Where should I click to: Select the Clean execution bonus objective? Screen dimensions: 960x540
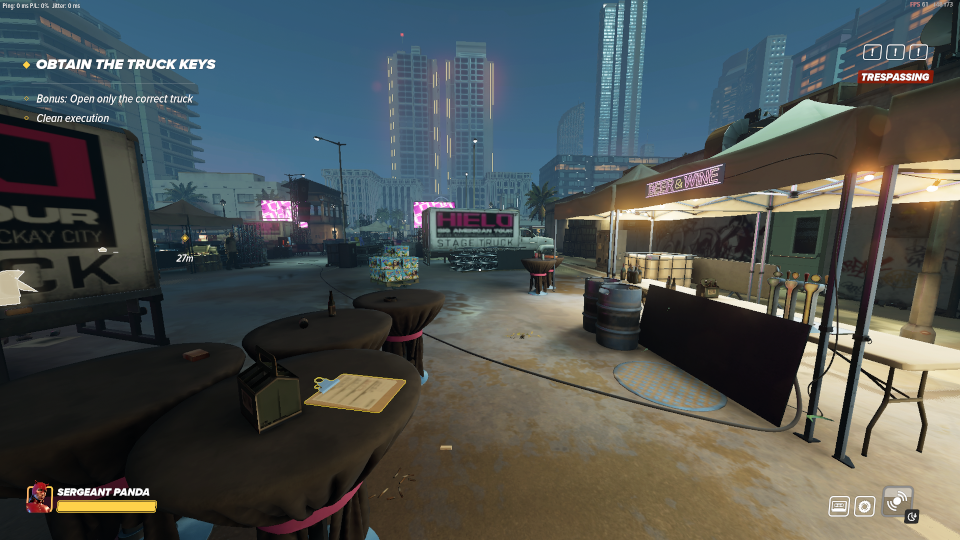point(73,119)
